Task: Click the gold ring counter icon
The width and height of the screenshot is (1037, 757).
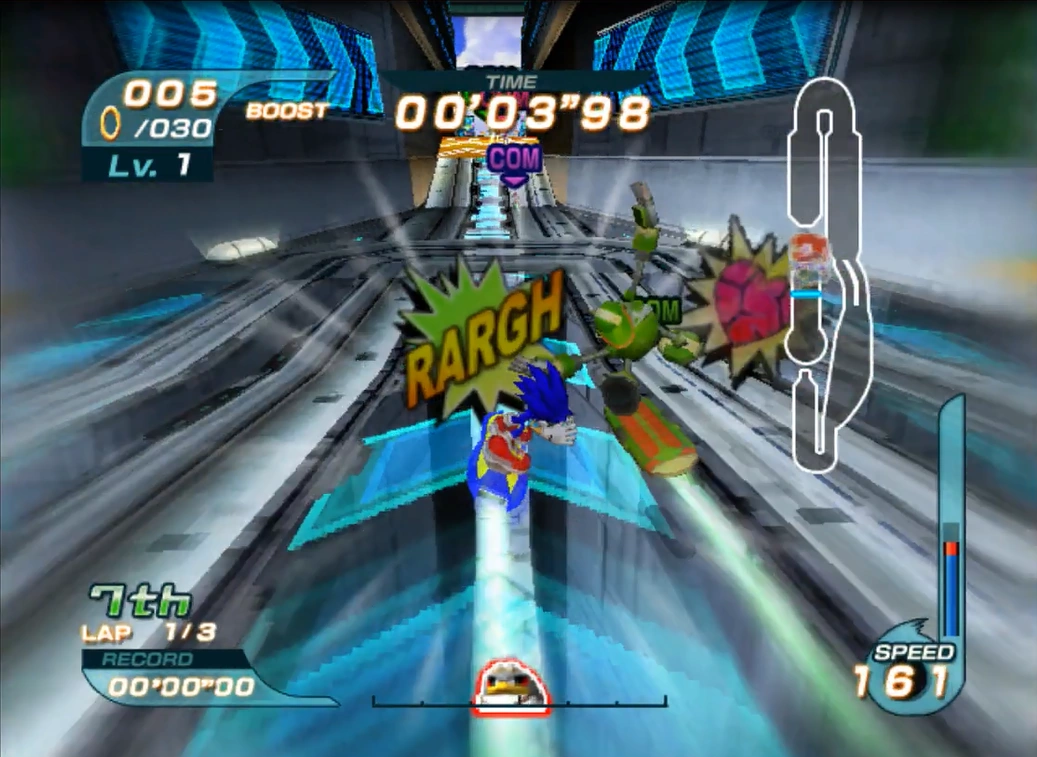Action: coord(111,122)
